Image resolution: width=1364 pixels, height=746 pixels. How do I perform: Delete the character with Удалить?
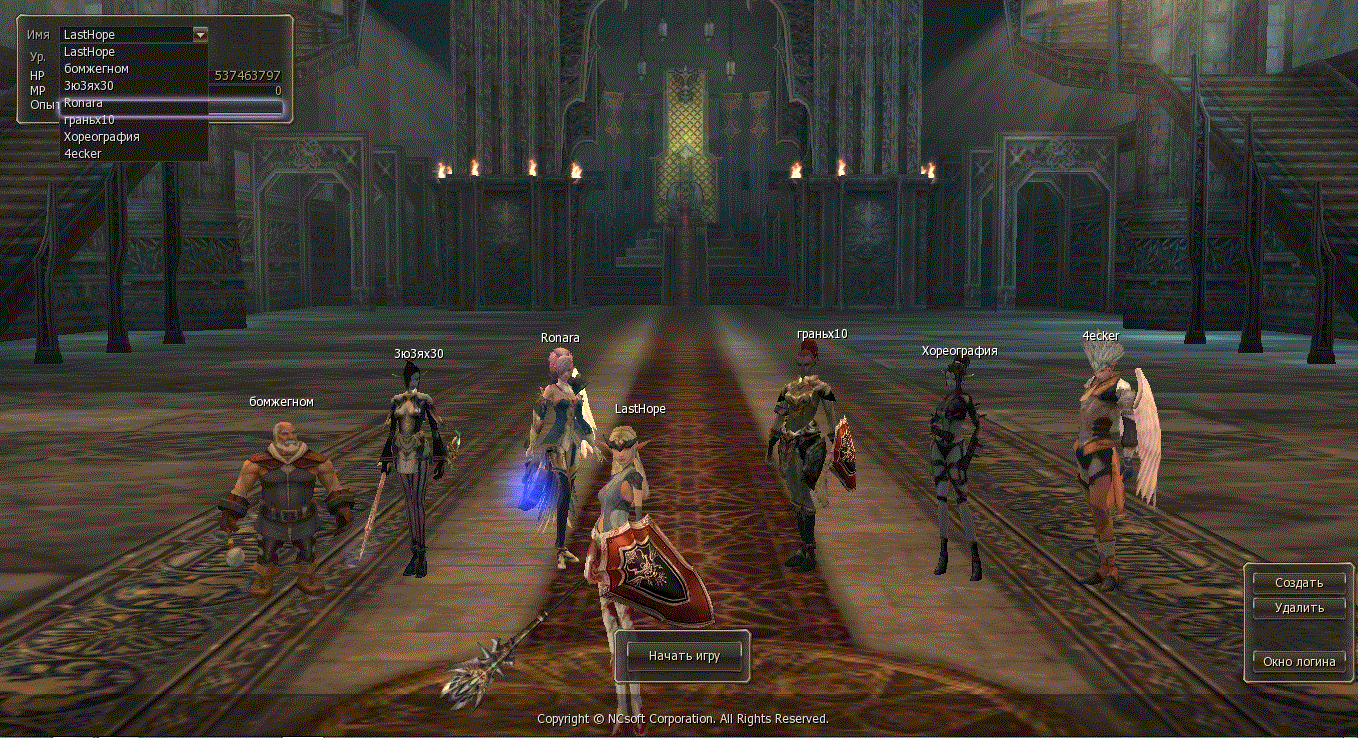tap(1298, 607)
